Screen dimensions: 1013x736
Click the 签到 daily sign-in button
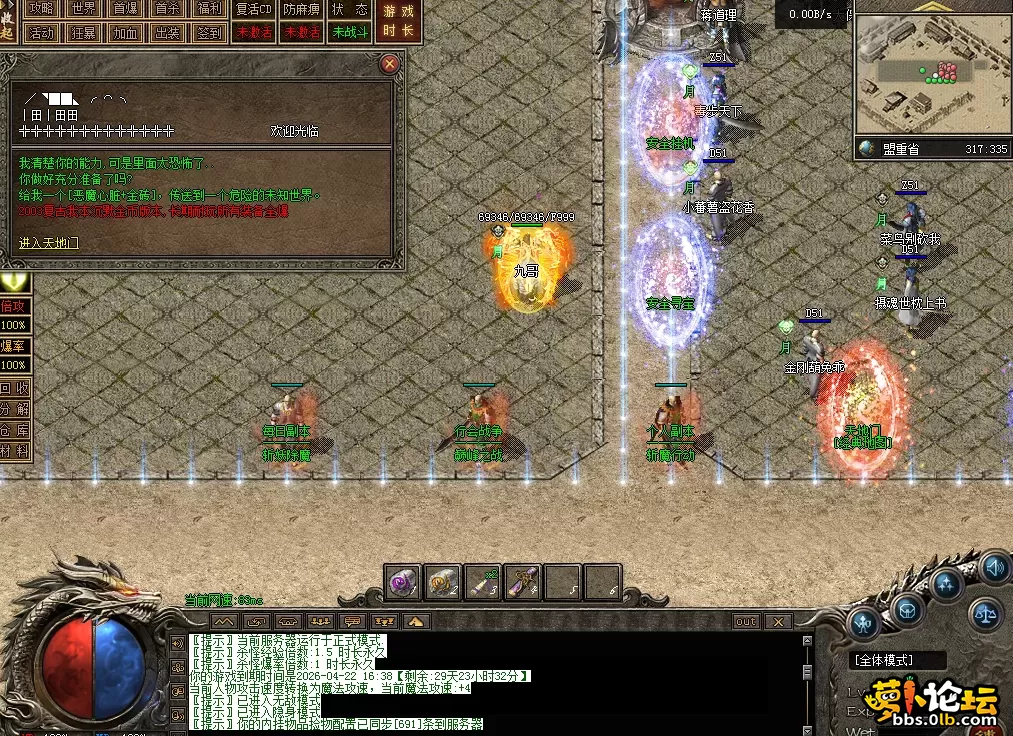[210, 32]
